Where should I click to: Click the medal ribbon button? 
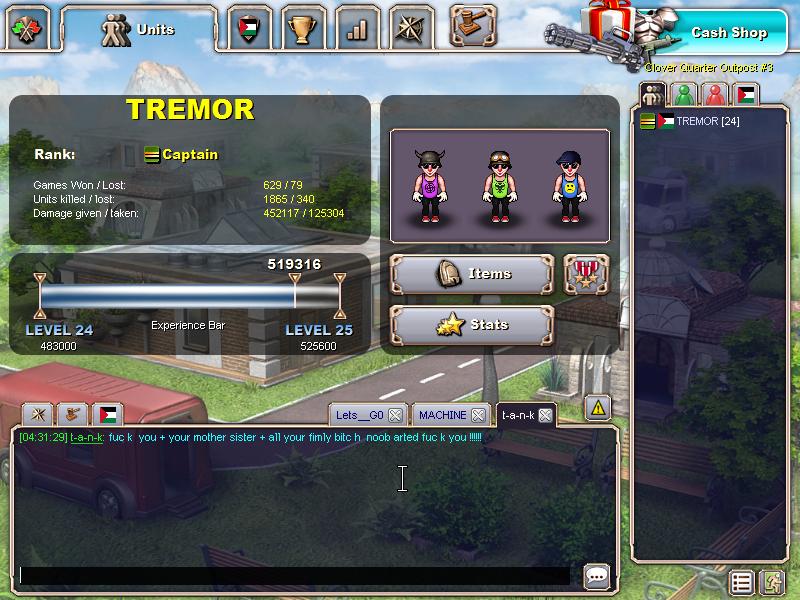tap(586, 273)
